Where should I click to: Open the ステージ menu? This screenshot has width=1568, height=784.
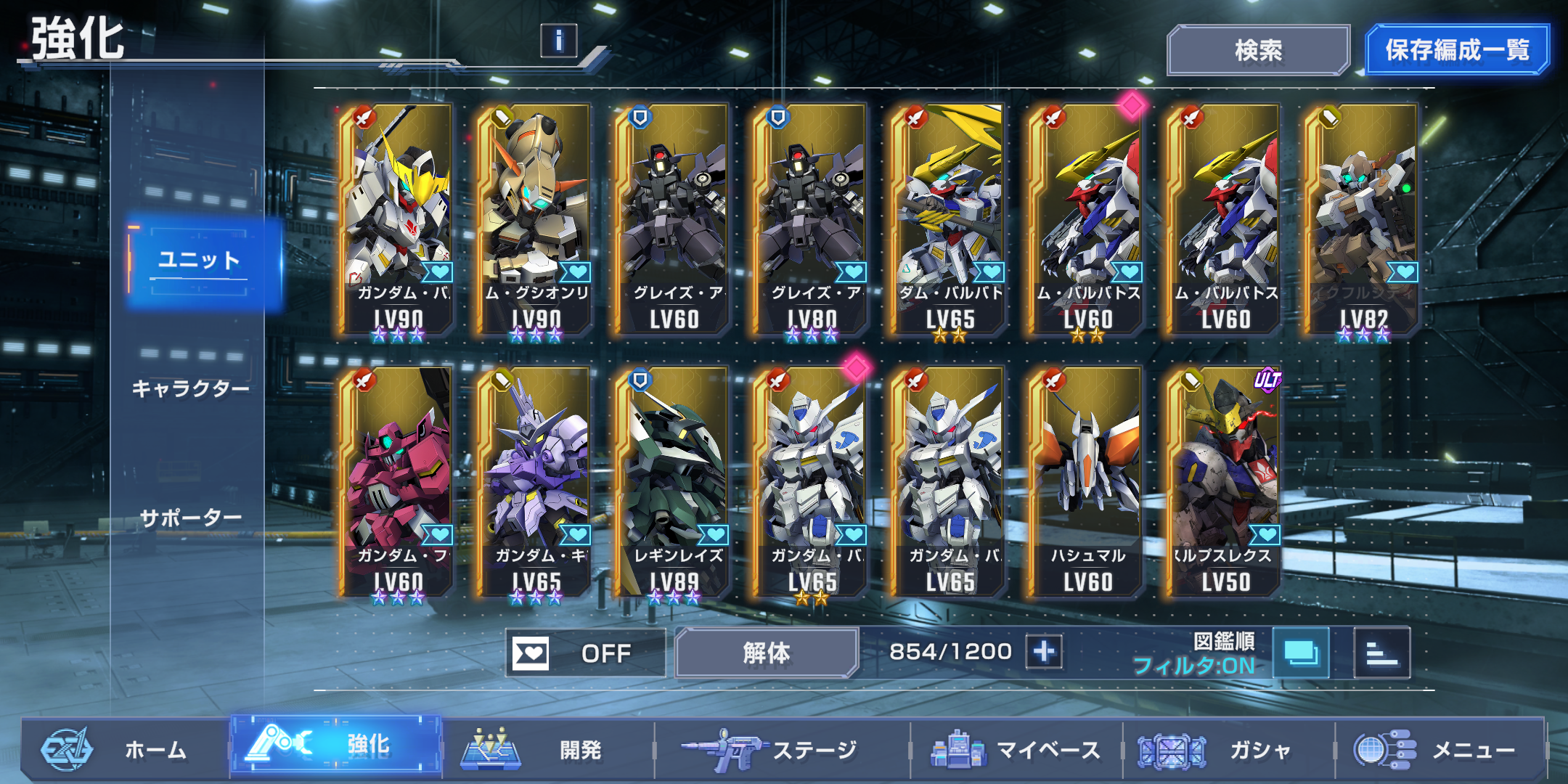(x=780, y=750)
